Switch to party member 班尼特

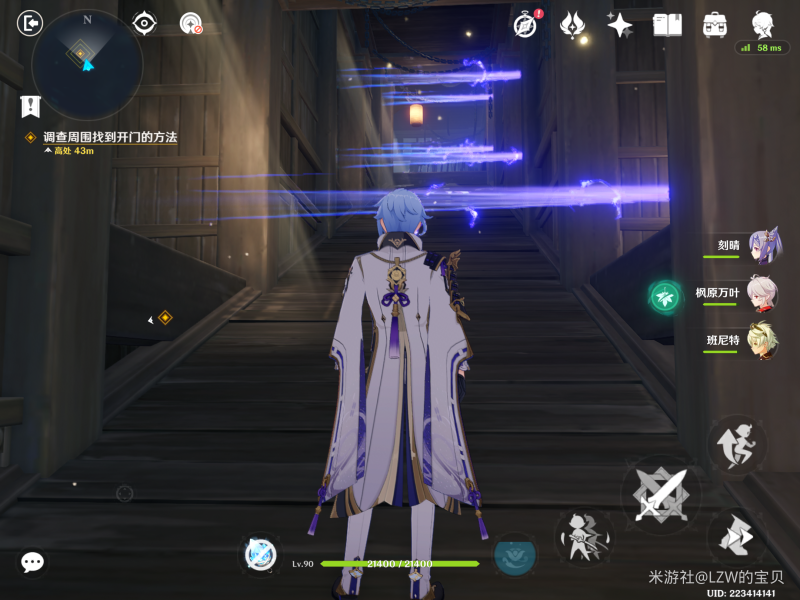pyautogui.click(x=762, y=341)
